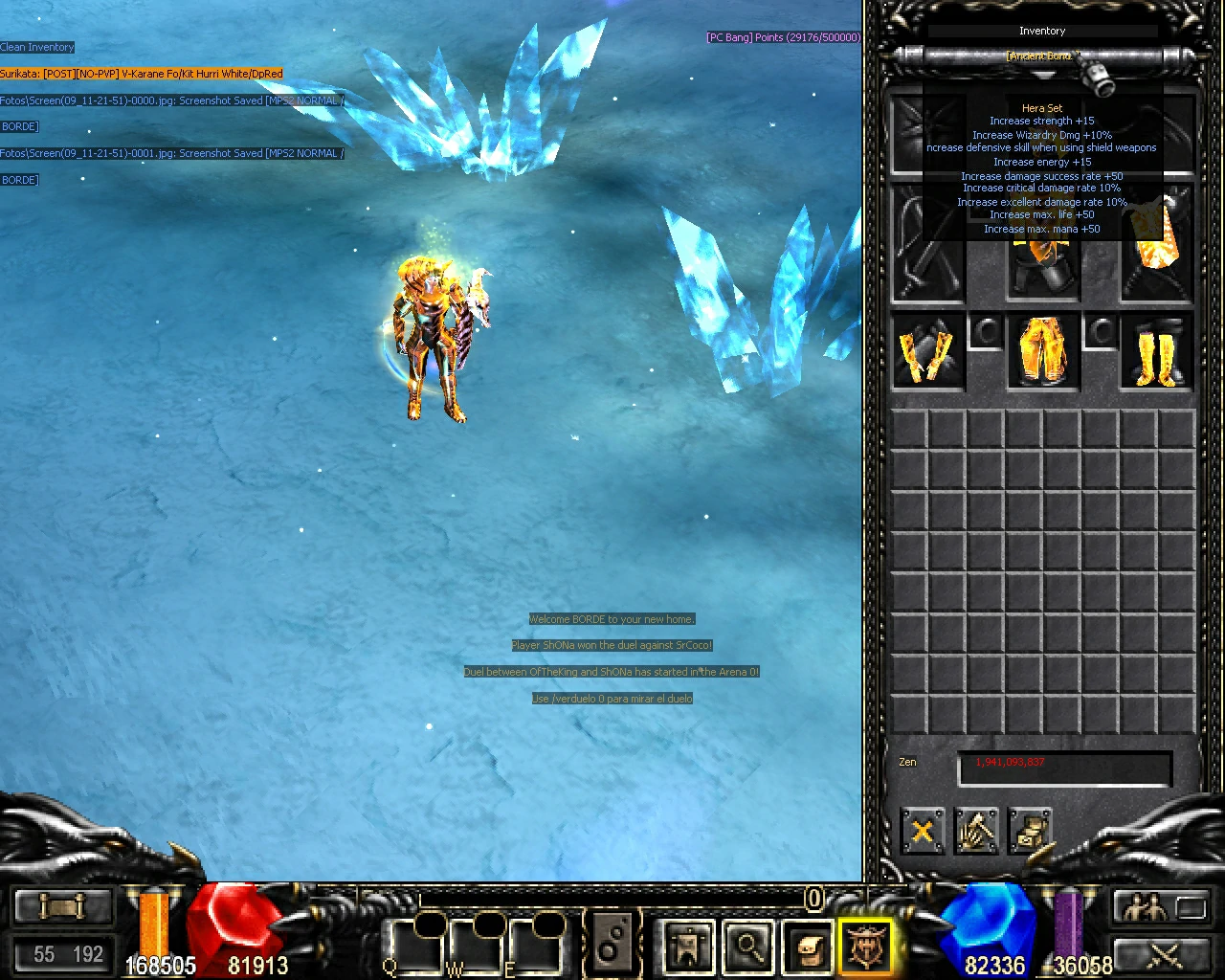This screenshot has height=980, width=1225.
Task: Click the golden X discard icon below inventory
Action: (x=922, y=832)
